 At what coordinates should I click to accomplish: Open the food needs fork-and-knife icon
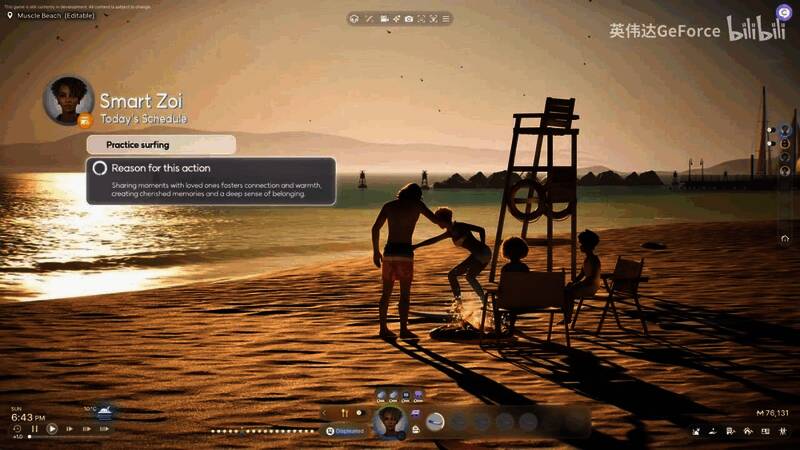pos(343,412)
